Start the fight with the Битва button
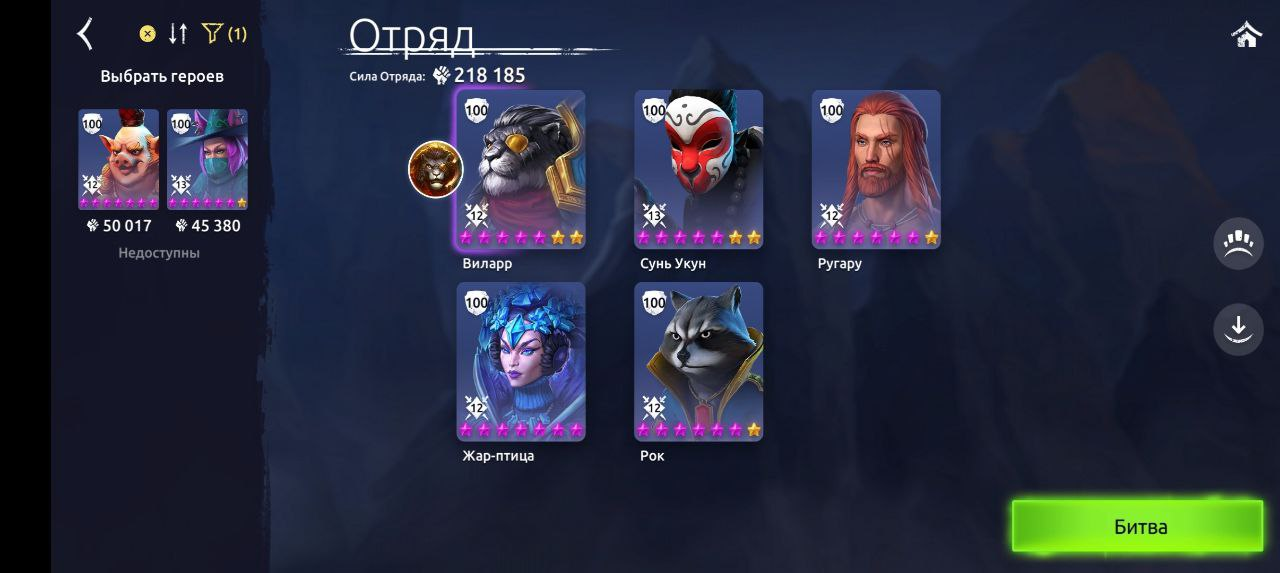This screenshot has width=1280, height=573. coord(1138,526)
